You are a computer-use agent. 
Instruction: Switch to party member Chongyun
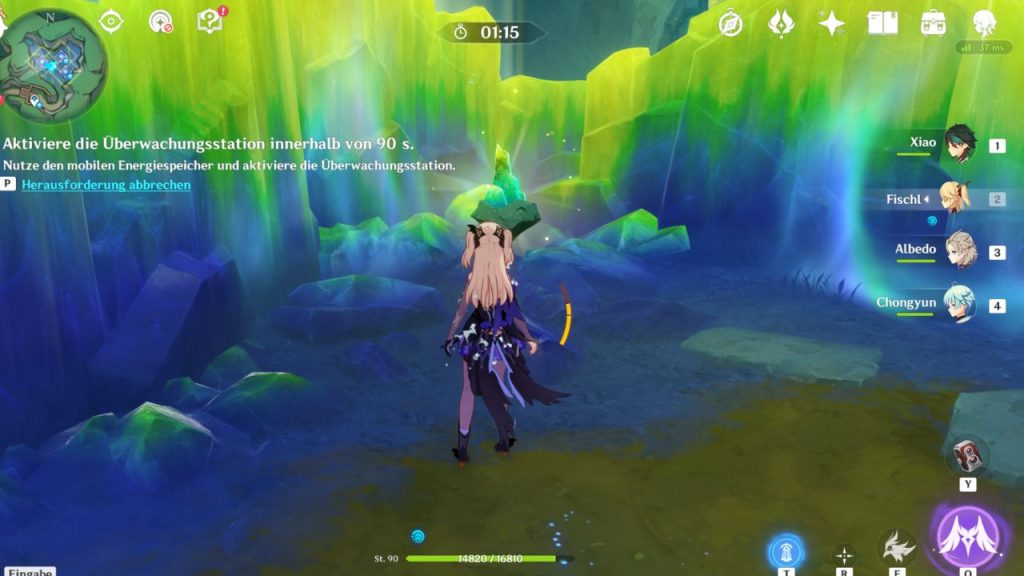[959, 304]
